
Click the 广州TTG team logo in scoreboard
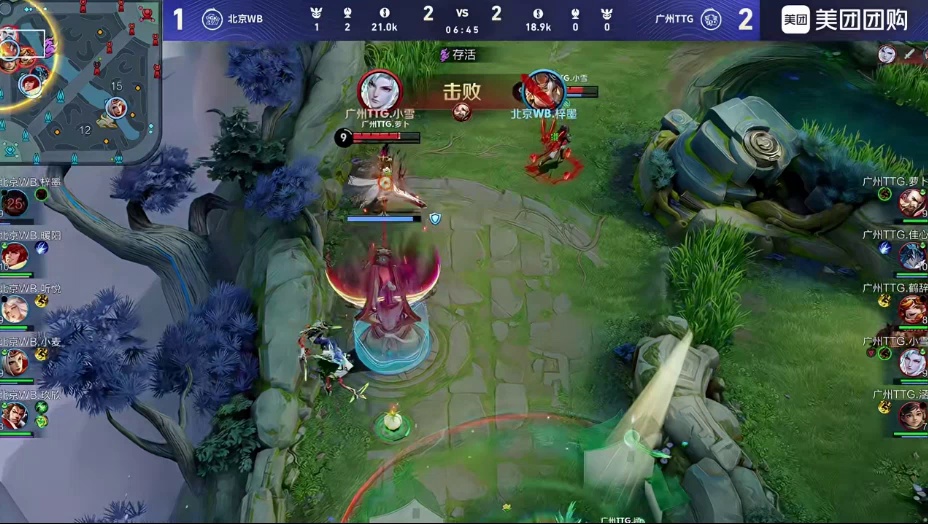(x=711, y=19)
